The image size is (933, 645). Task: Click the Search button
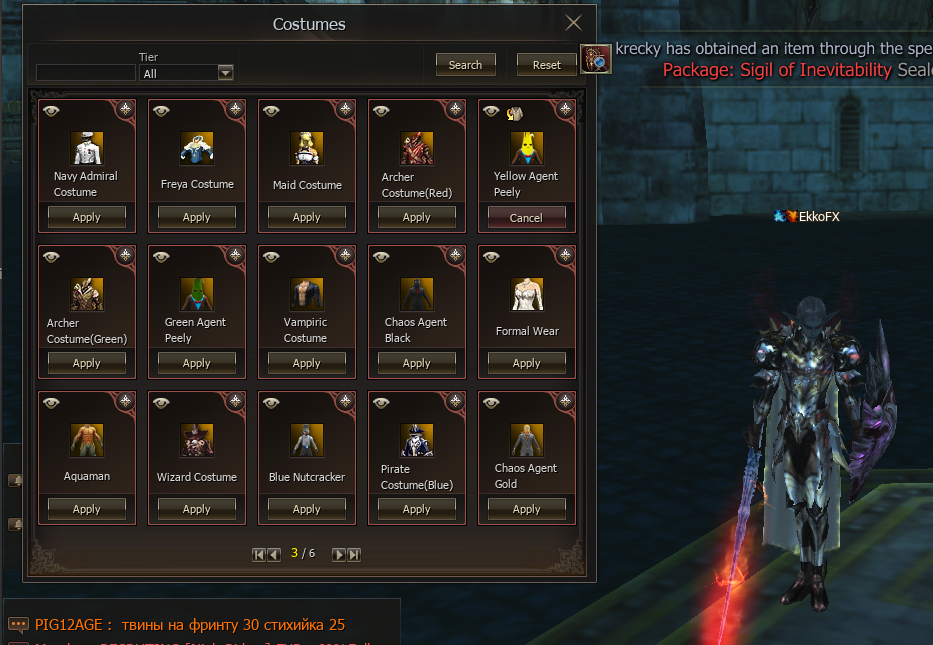pos(465,65)
